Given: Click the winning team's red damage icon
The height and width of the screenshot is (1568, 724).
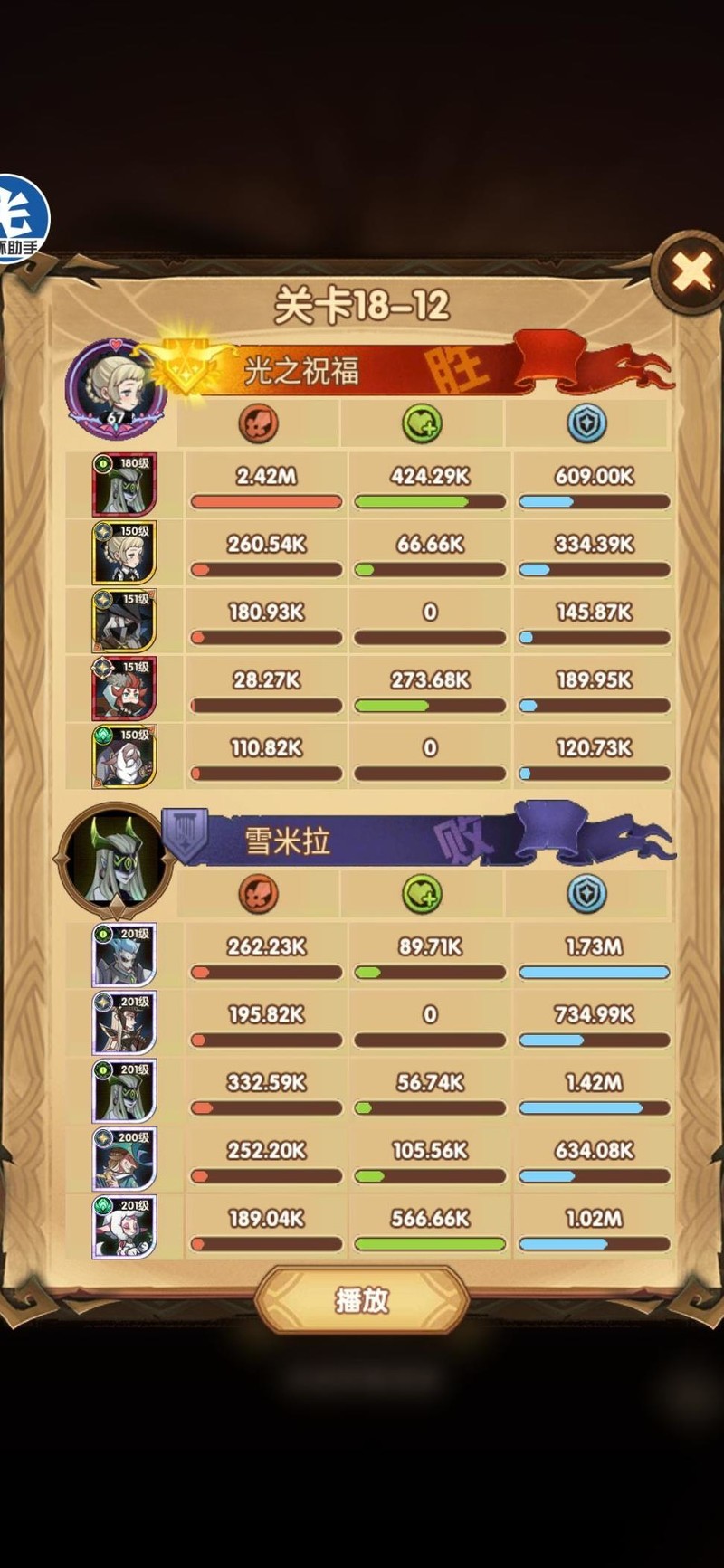Looking at the screenshot, I should tap(259, 423).
